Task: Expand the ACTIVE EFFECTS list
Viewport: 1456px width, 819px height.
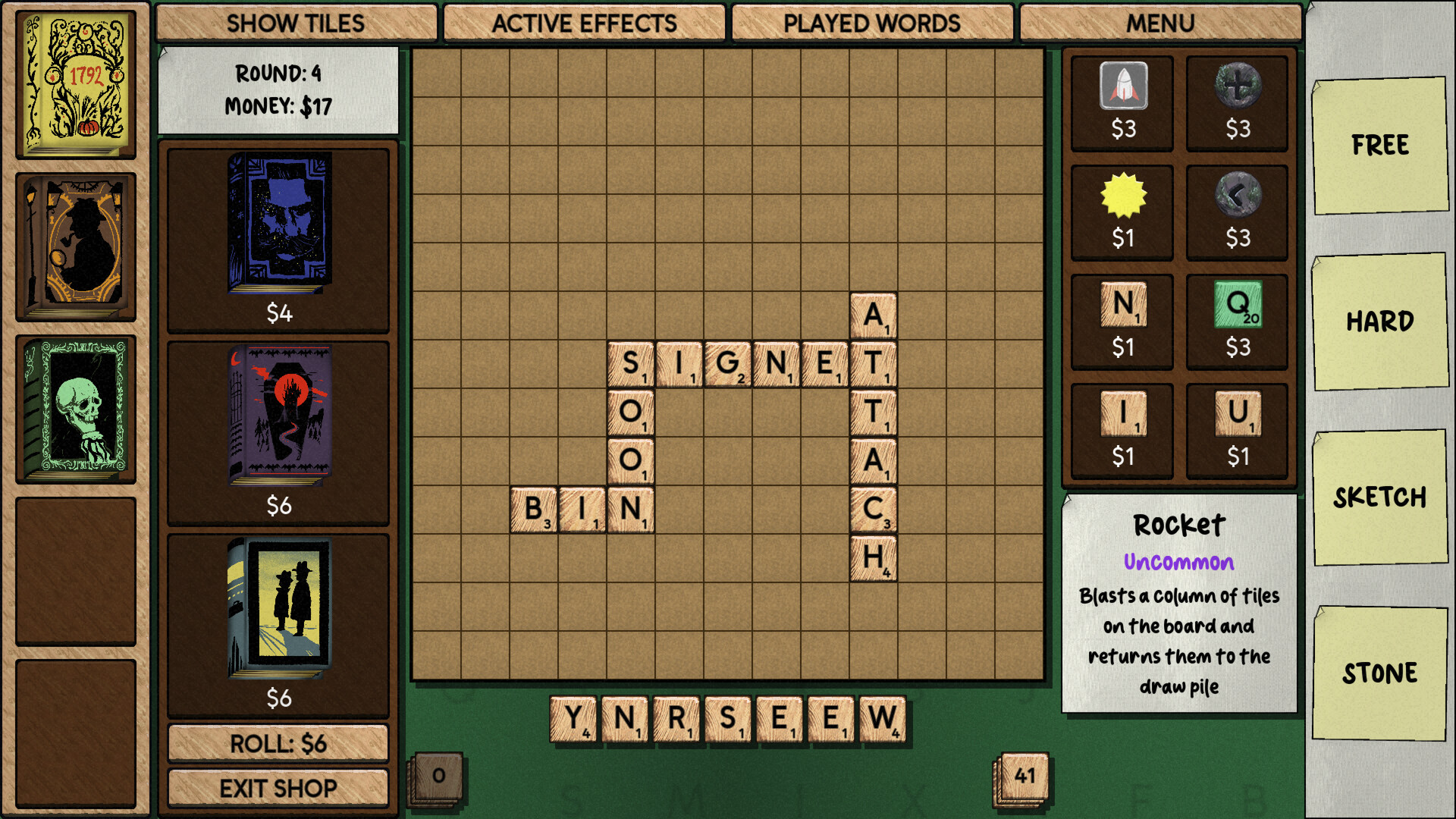Action: 584,24
